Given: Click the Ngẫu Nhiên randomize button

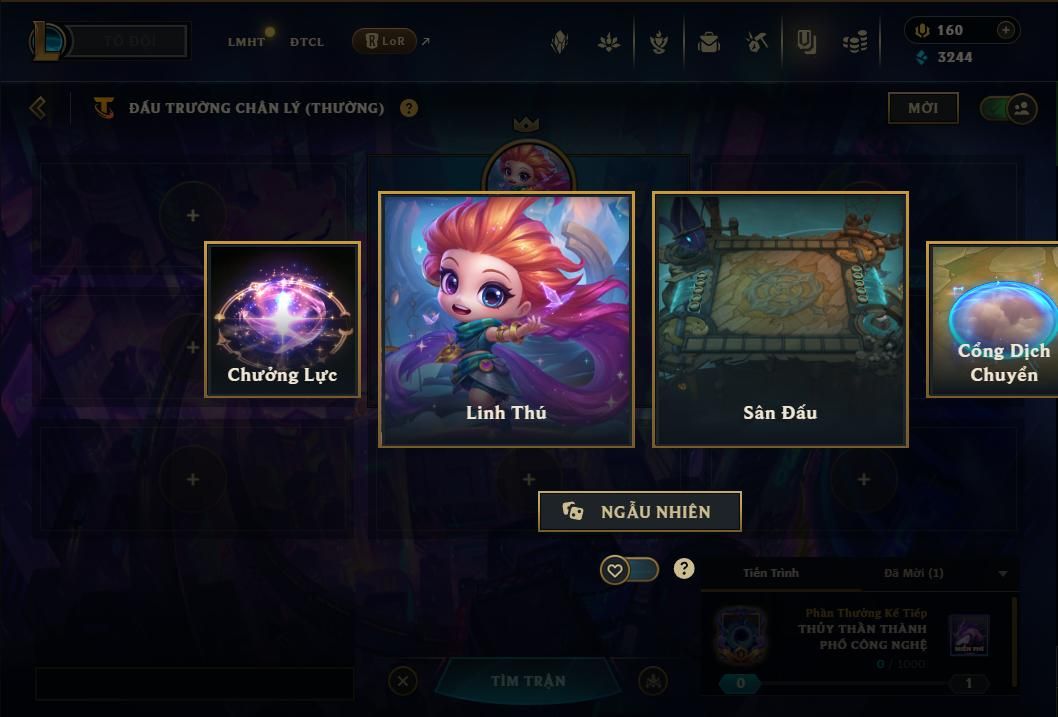Looking at the screenshot, I should 640,511.
